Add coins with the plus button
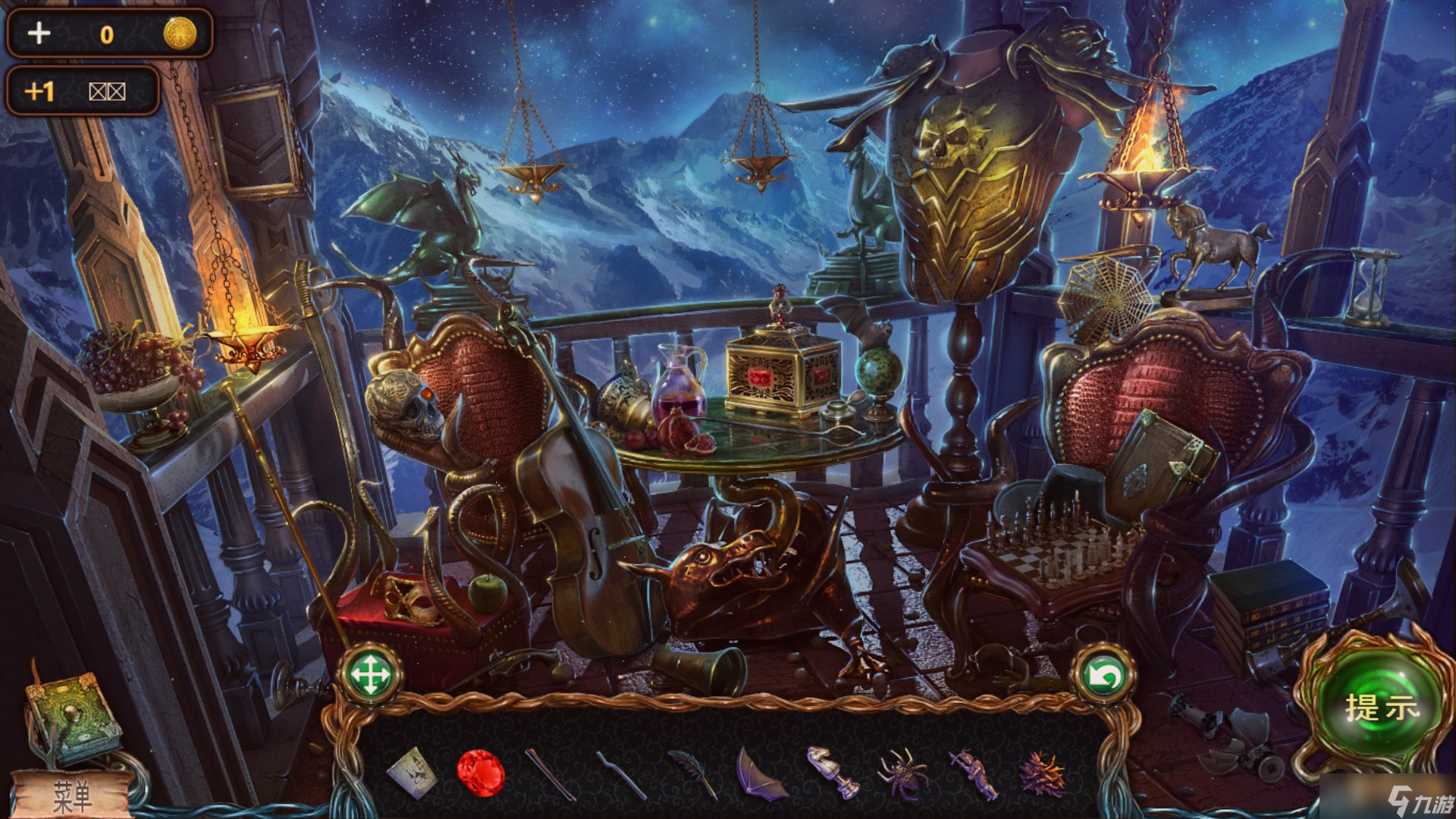This screenshot has width=1456, height=819. click(39, 33)
